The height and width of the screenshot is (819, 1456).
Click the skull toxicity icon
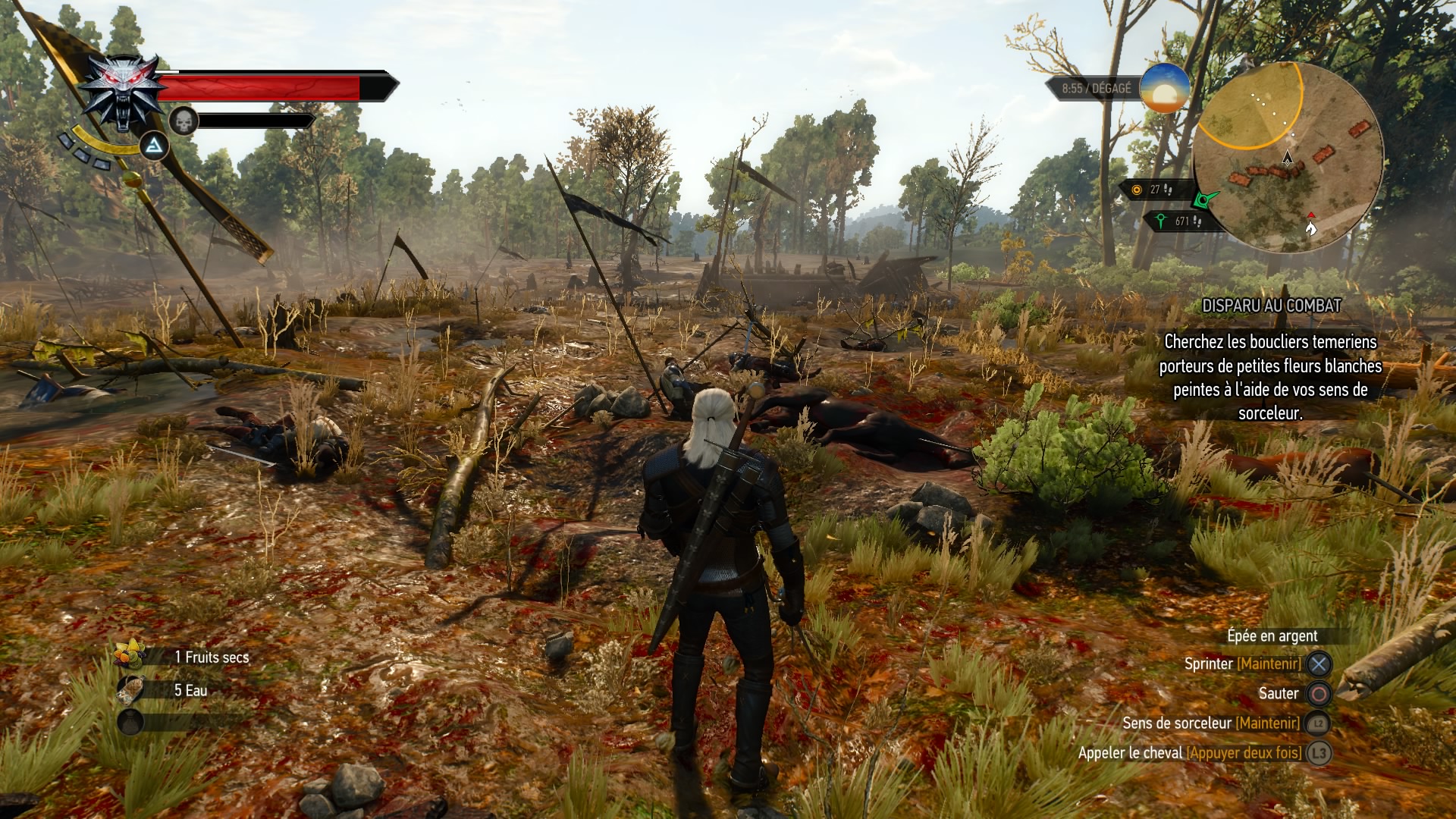coord(183,120)
